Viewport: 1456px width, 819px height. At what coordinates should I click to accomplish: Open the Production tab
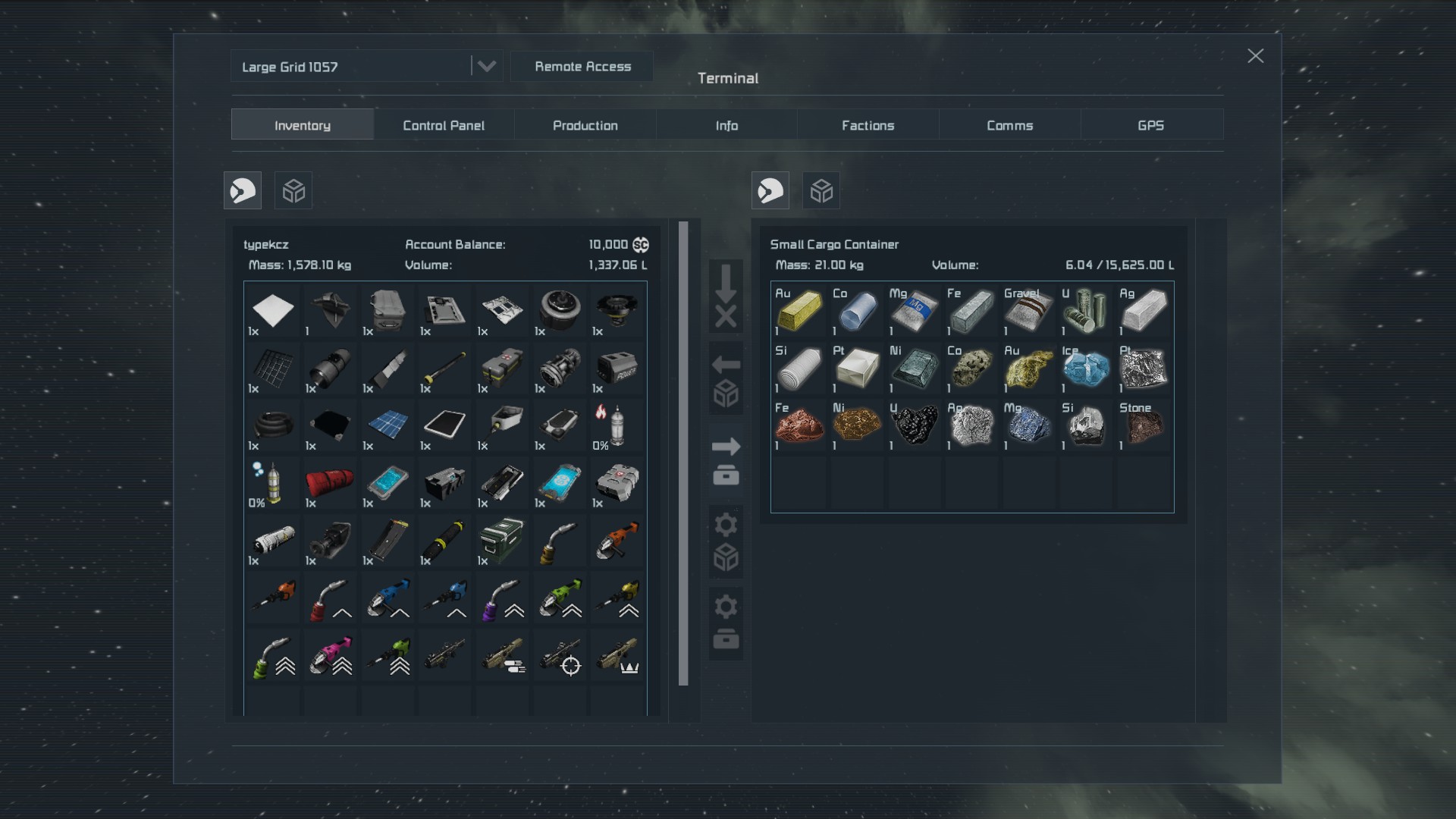click(x=585, y=125)
